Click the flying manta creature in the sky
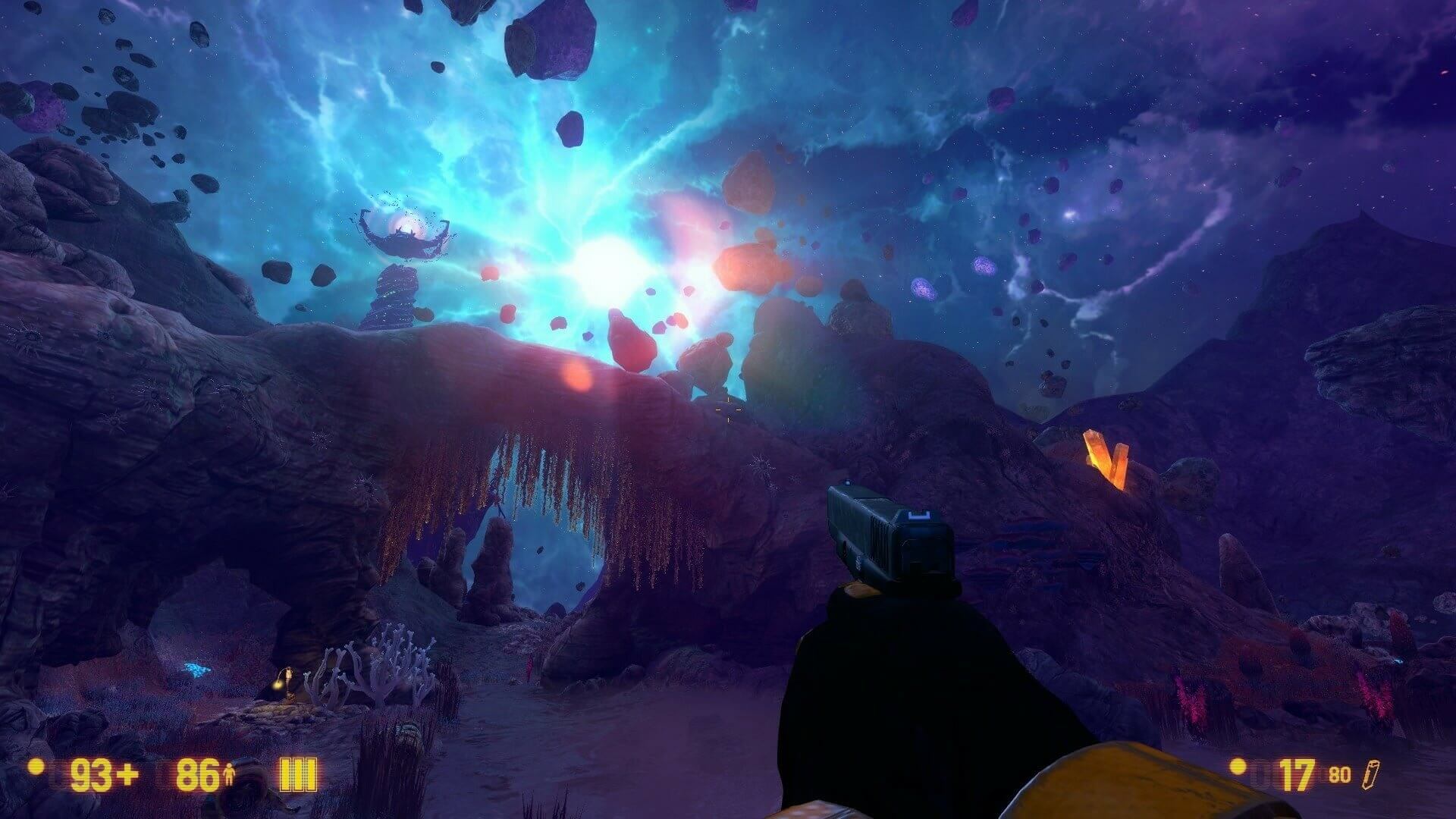Viewport: 1456px width, 819px height. tap(402, 239)
